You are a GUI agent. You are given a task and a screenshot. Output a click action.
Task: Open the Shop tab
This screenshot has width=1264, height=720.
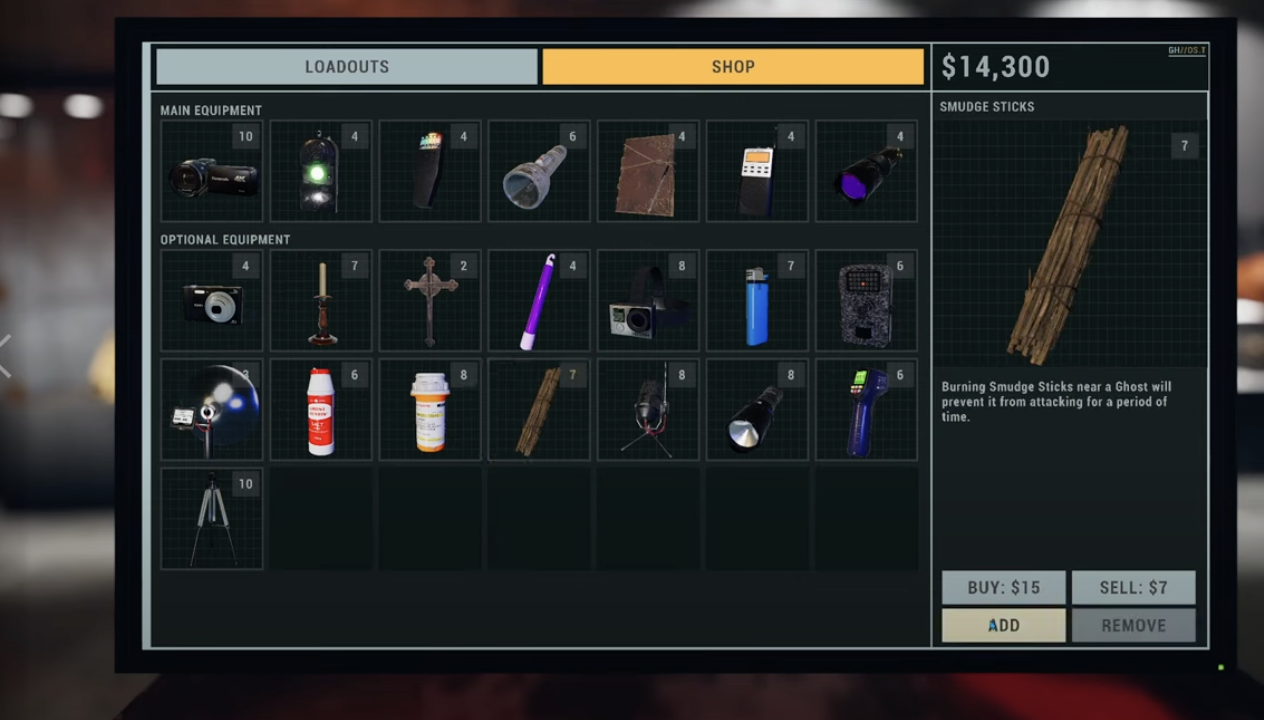click(733, 67)
